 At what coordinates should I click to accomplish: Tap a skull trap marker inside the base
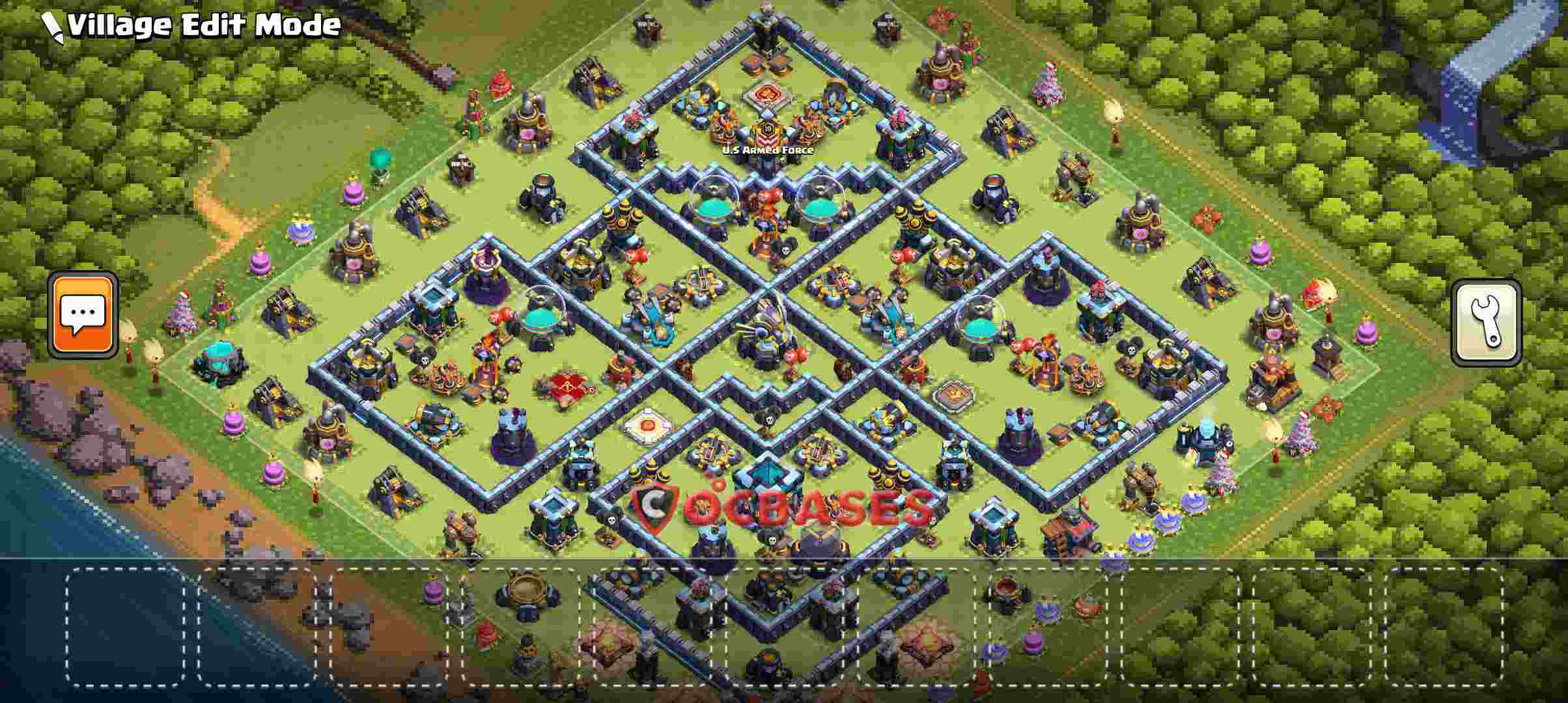pos(784,249)
